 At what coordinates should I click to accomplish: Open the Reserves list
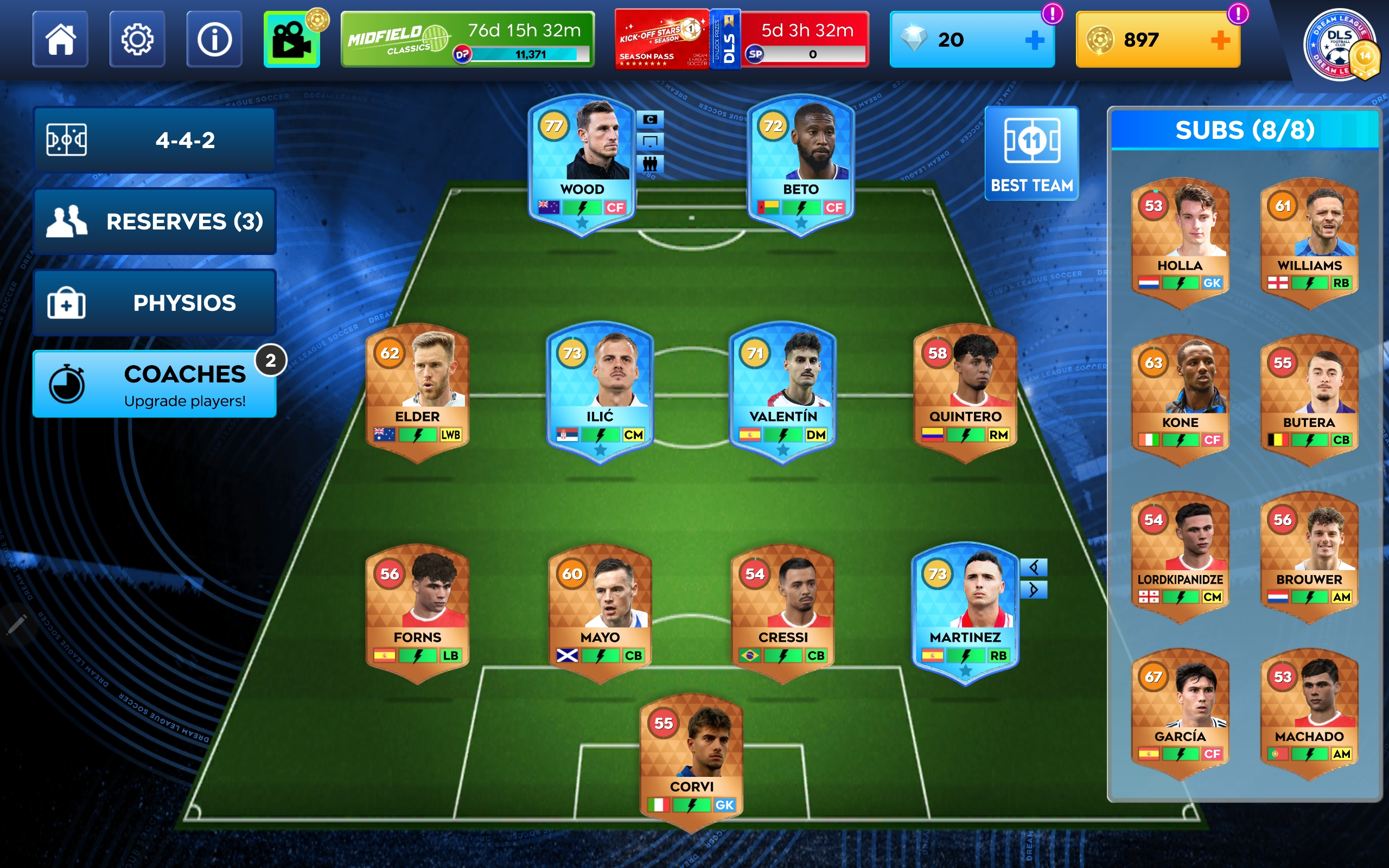pyautogui.click(x=155, y=221)
